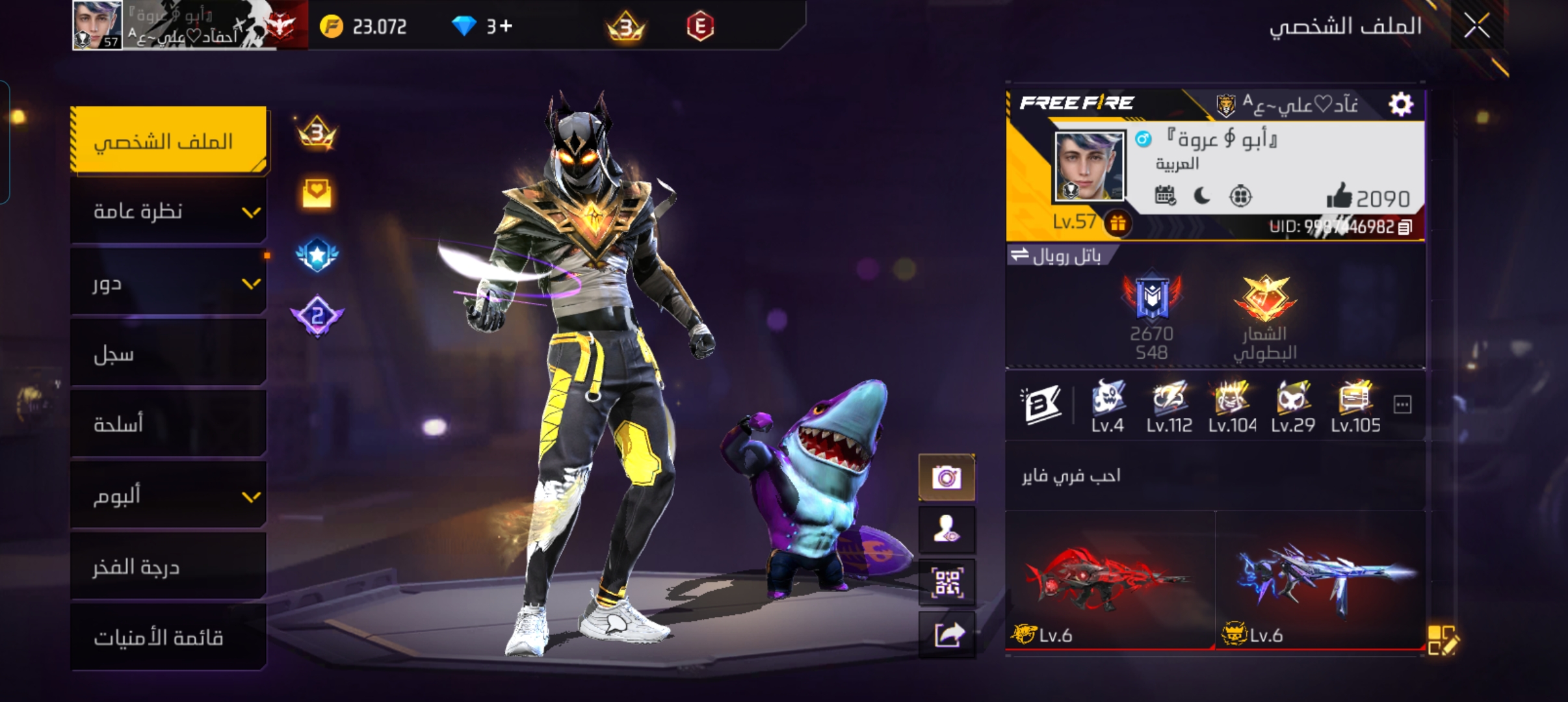The image size is (1568, 702).
Task: Show more badges with ellipsis button
Action: [x=1402, y=405]
